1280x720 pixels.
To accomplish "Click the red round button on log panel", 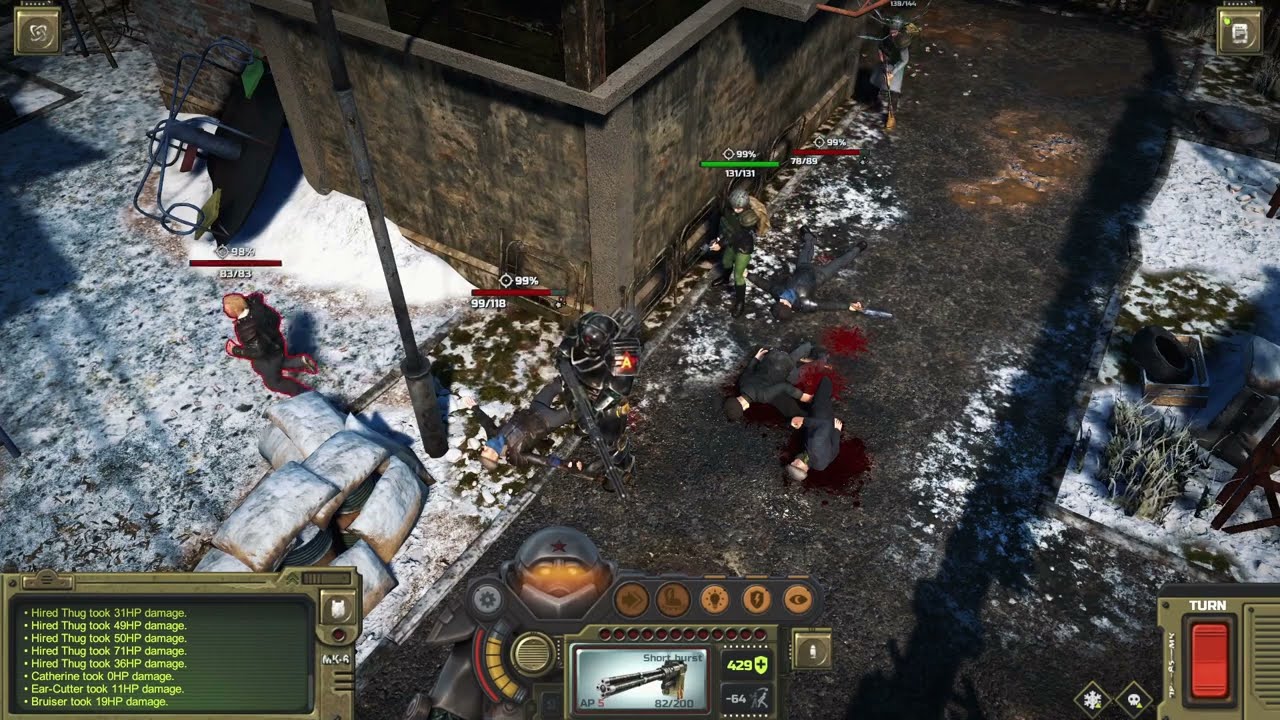I will point(338,636).
